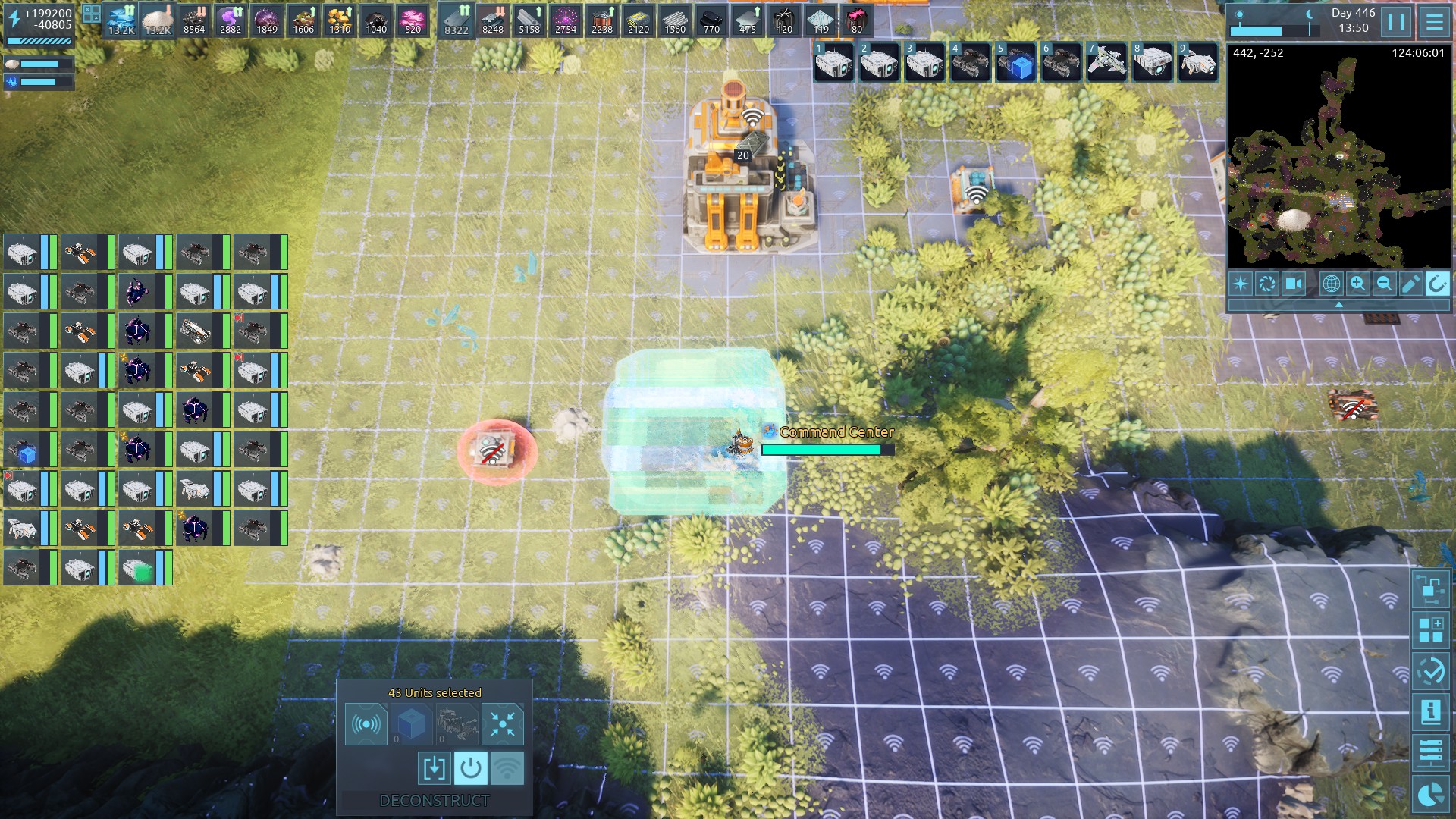The height and width of the screenshot is (819, 1456).
Task: Toggle the minimap camera button
Action: tap(1294, 284)
